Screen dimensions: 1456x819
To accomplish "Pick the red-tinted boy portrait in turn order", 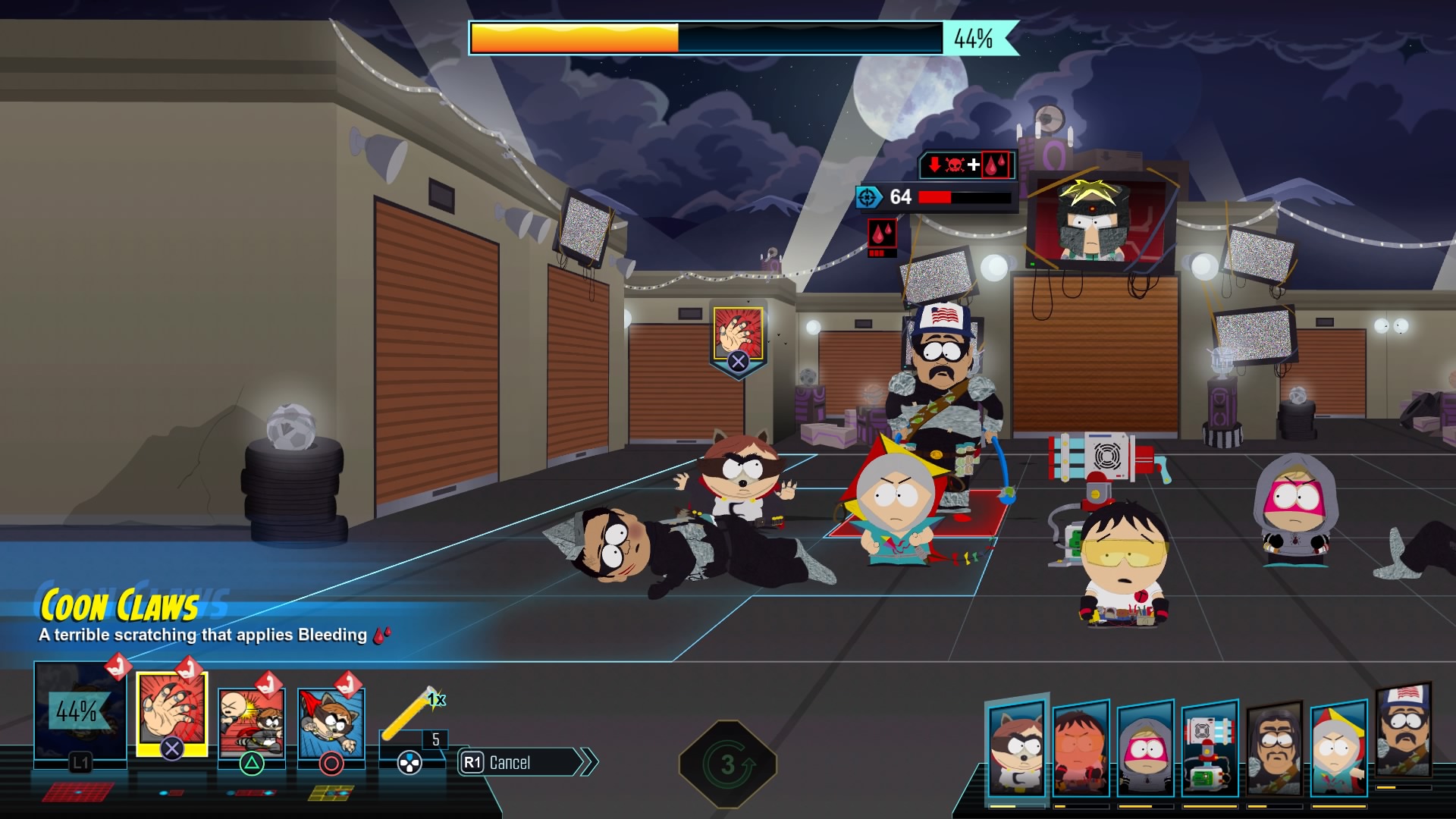I will pyautogui.click(x=1081, y=749).
